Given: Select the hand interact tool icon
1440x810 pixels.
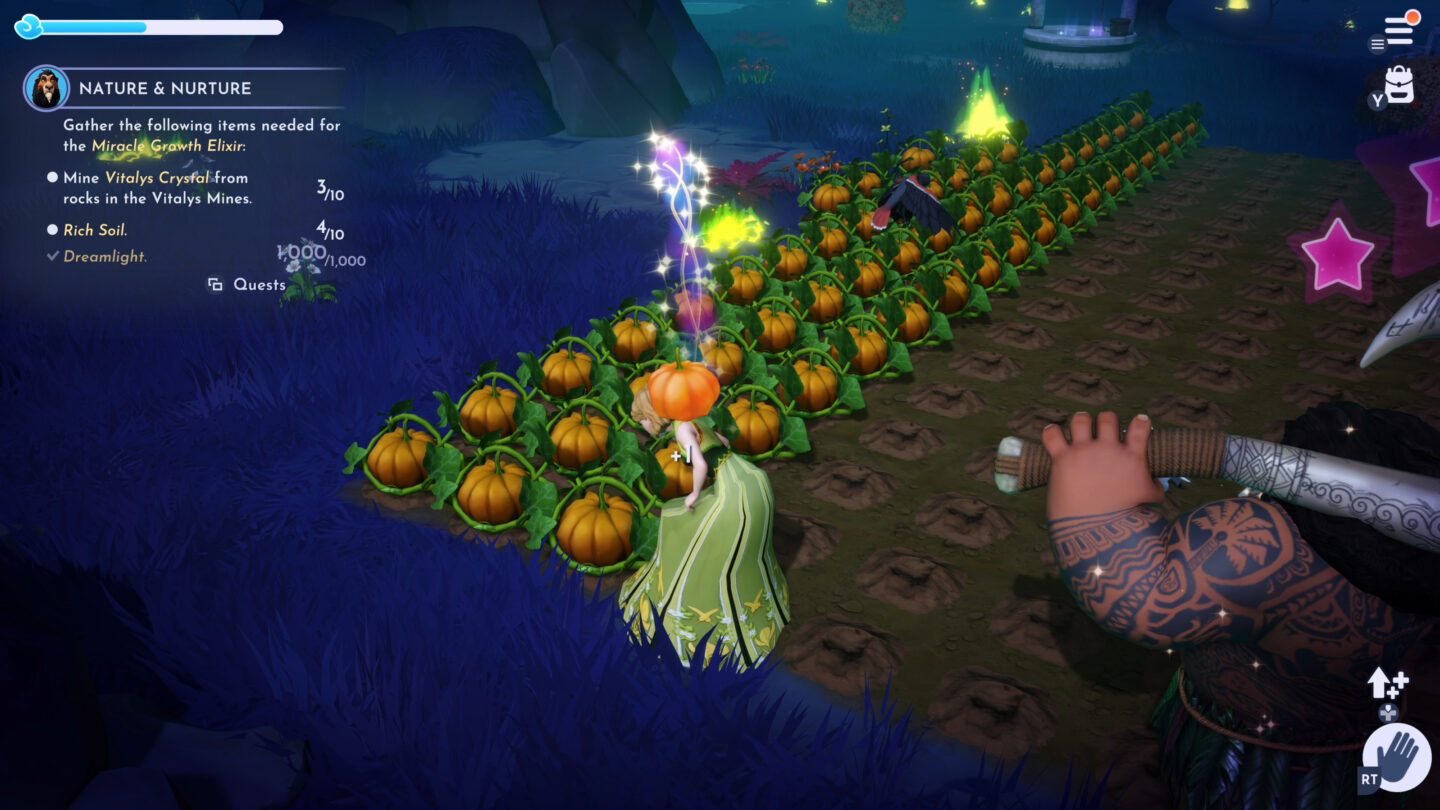Looking at the screenshot, I should (1396, 758).
